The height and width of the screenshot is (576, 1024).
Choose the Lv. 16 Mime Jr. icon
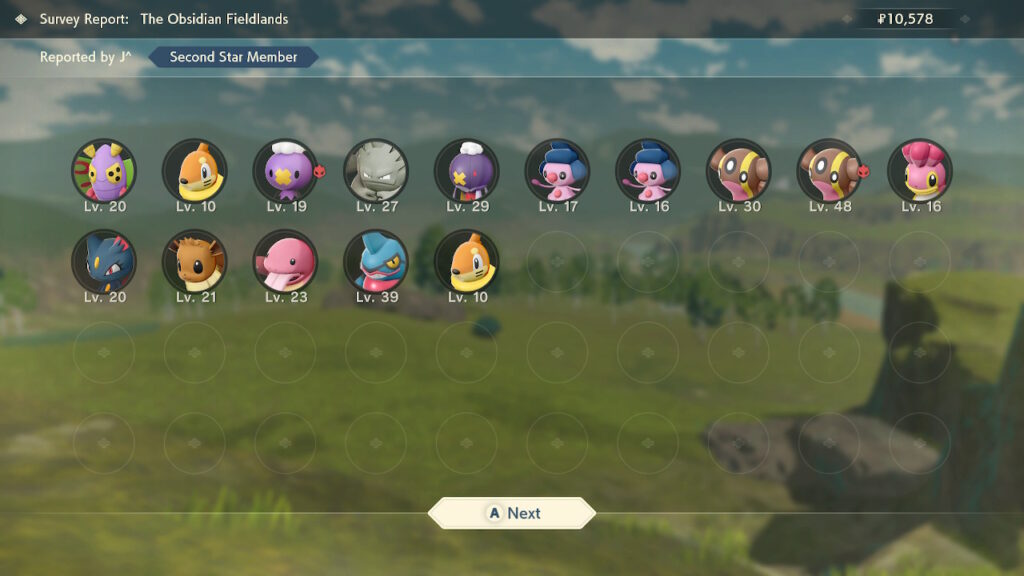pos(648,170)
